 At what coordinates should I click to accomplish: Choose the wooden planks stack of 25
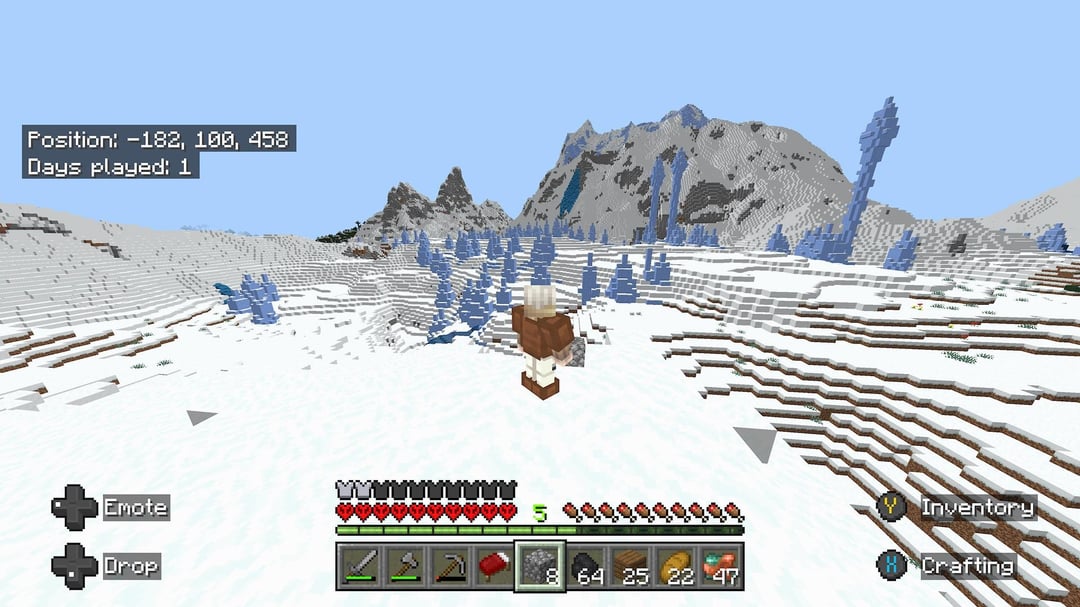click(x=630, y=567)
